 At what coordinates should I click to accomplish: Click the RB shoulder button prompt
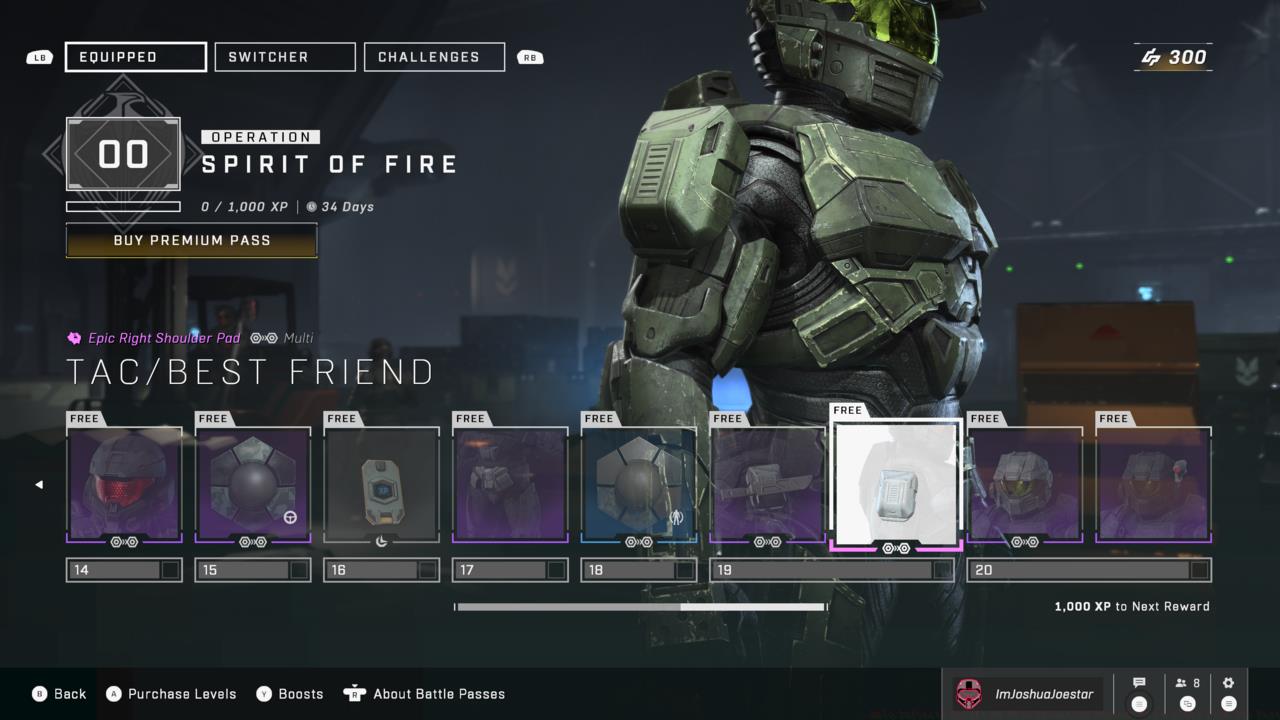[530, 57]
